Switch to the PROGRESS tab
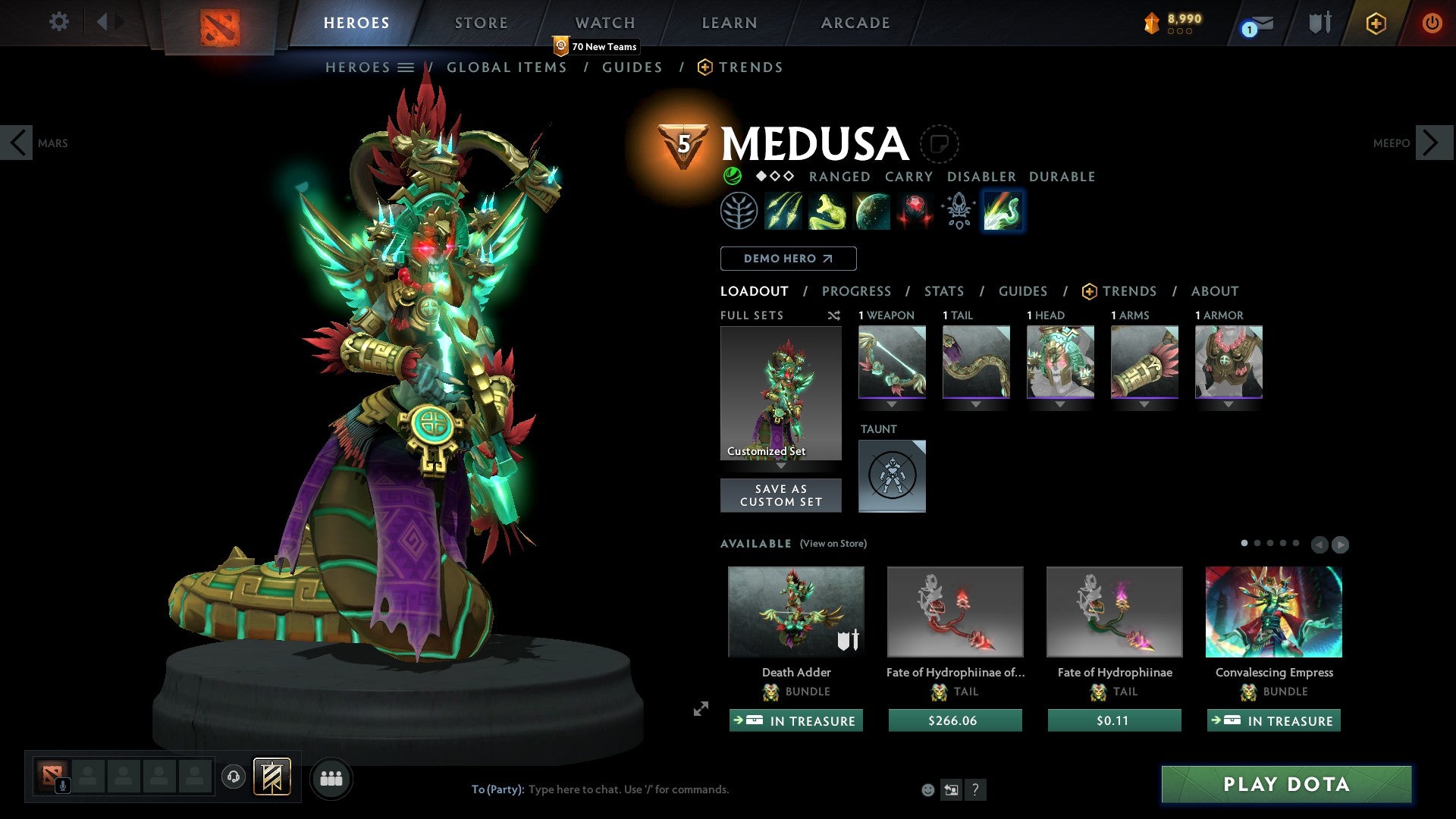This screenshot has height=819, width=1456. coord(857,290)
